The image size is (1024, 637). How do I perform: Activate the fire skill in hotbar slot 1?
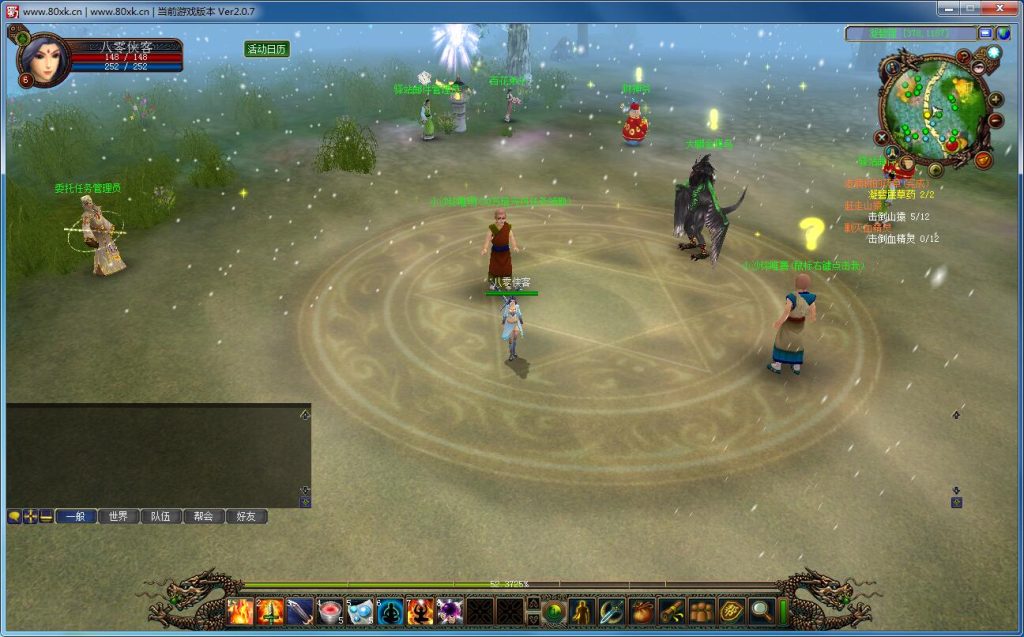pyautogui.click(x=240, y=611)
